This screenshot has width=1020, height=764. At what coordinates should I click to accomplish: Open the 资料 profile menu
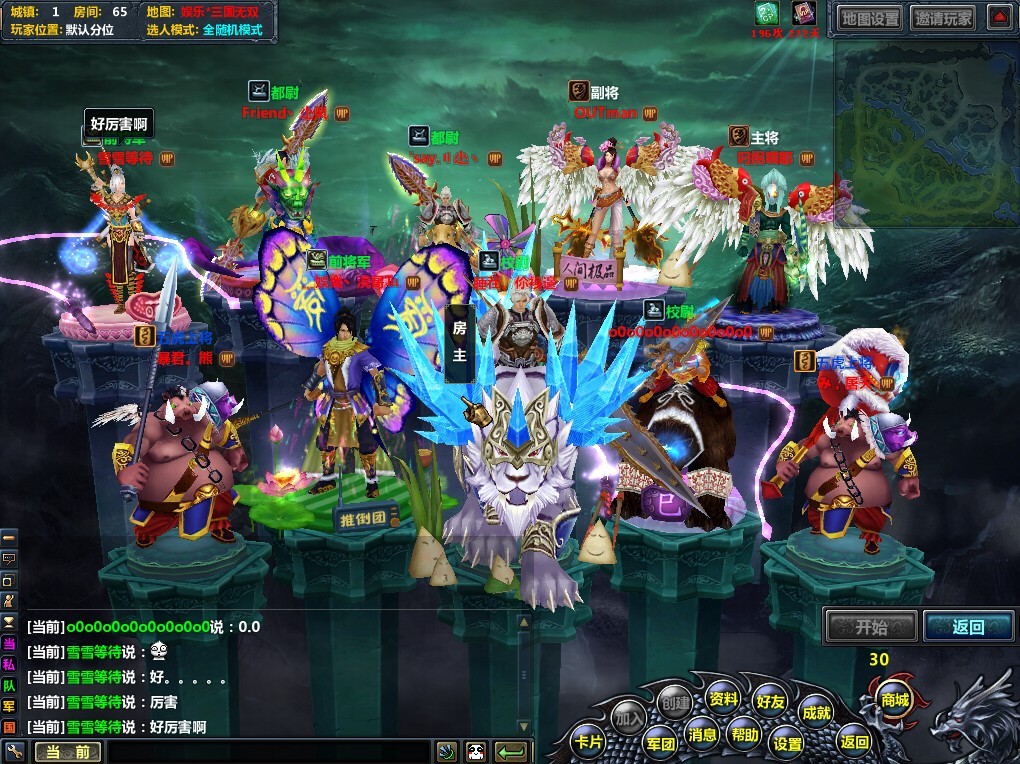[x=723, y=699]
